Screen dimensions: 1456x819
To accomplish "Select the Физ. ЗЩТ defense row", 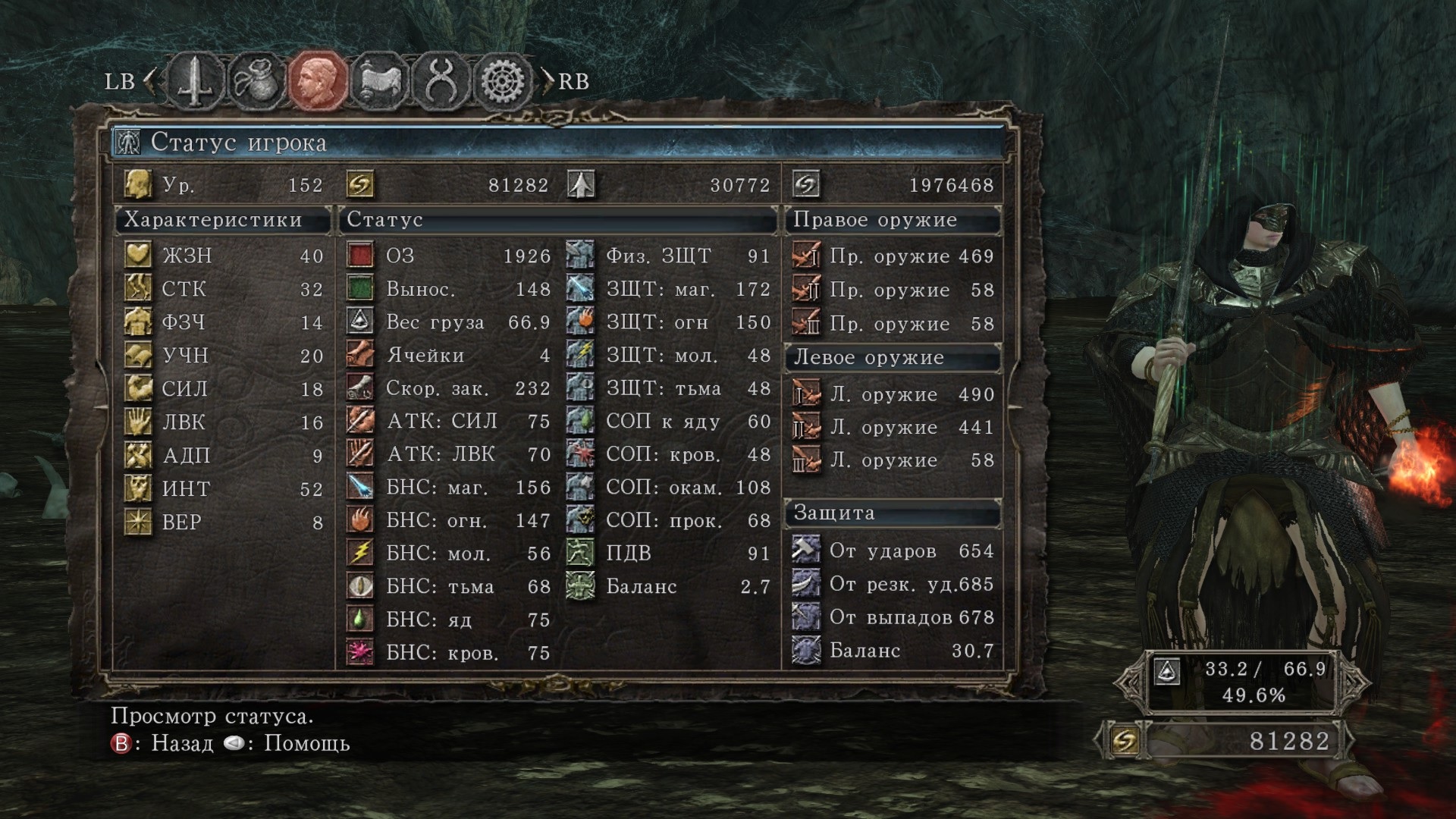I will pyautogui.click(x=669, y=256).
